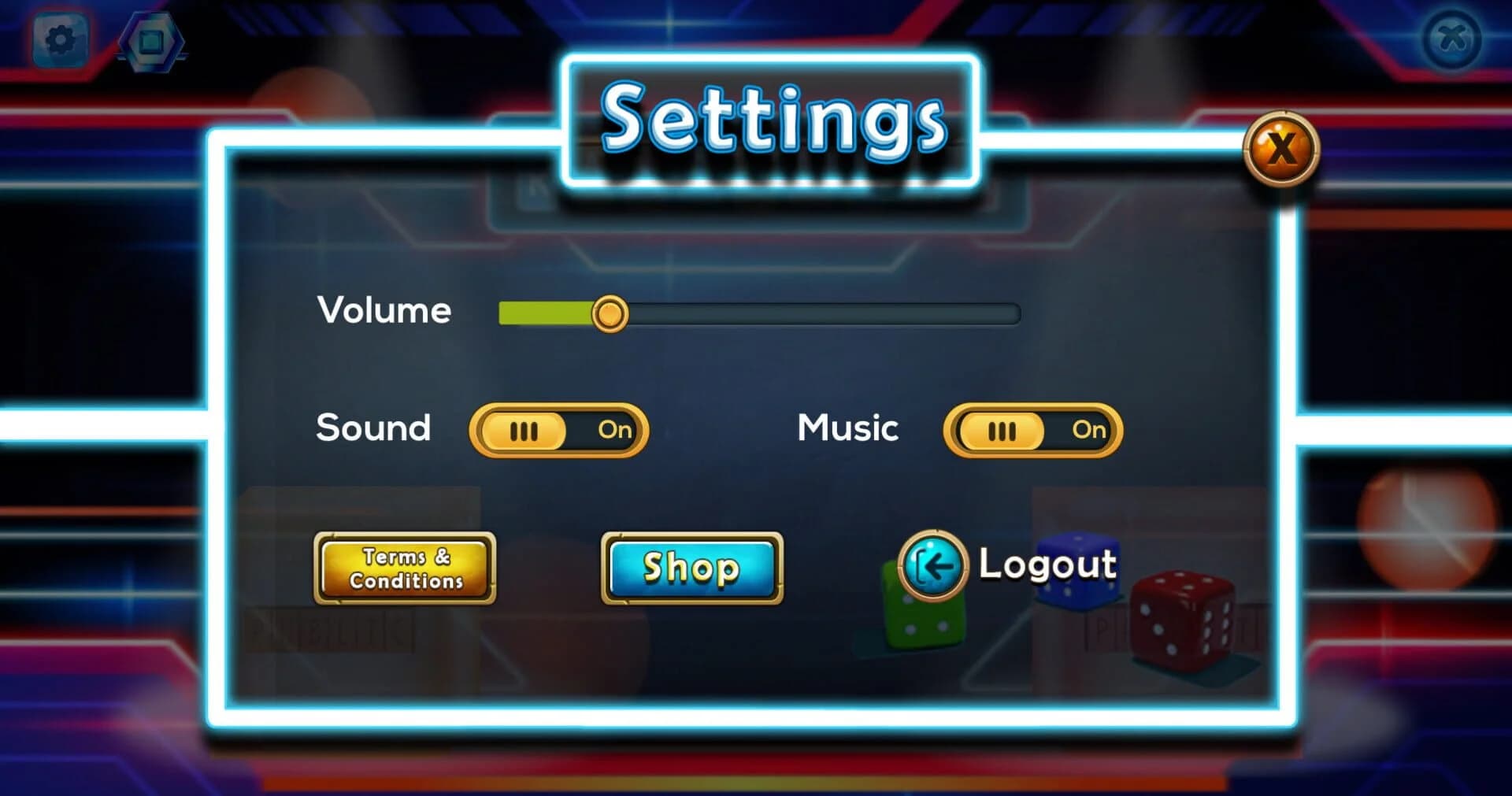The height and width of the screenshot is (796, 1512).
Task: Open the Shop
Action: pyautogui.click(x=691, y=568)
